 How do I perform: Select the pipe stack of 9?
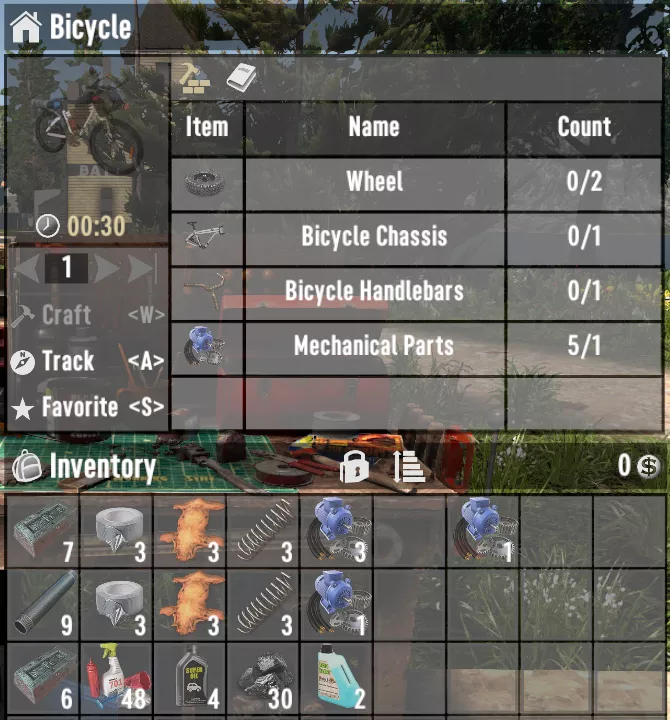tap(43, 603)
